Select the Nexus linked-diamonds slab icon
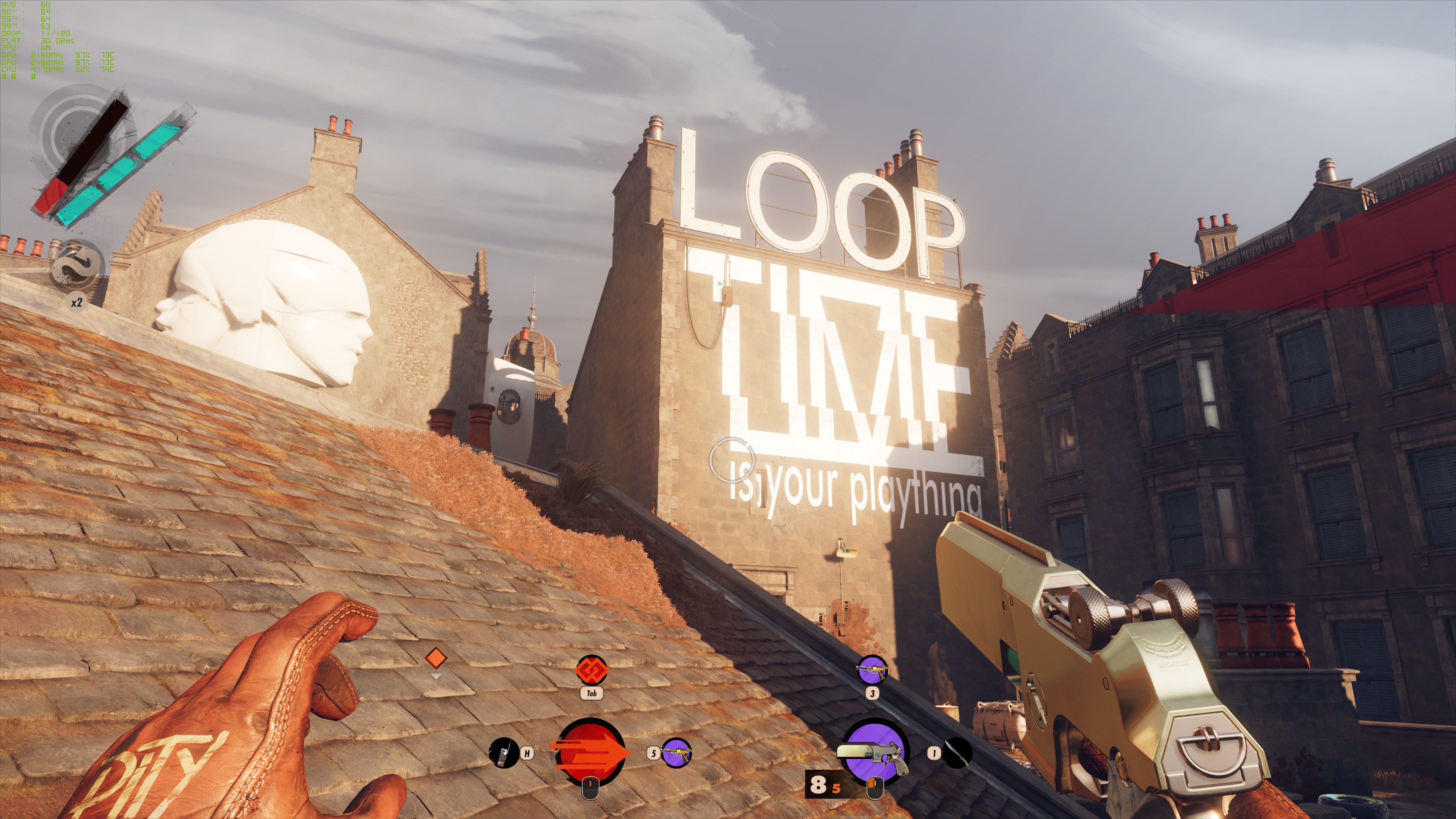The height and width of the screenshot is (819, 1456). tap(591, 670)
